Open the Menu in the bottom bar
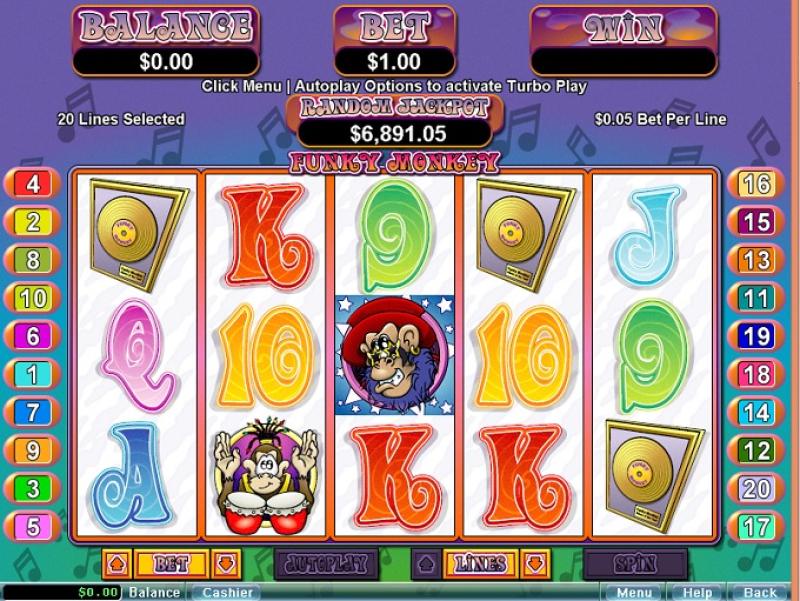The height and width of the screenshot is (601, 800). click(632, 592)
